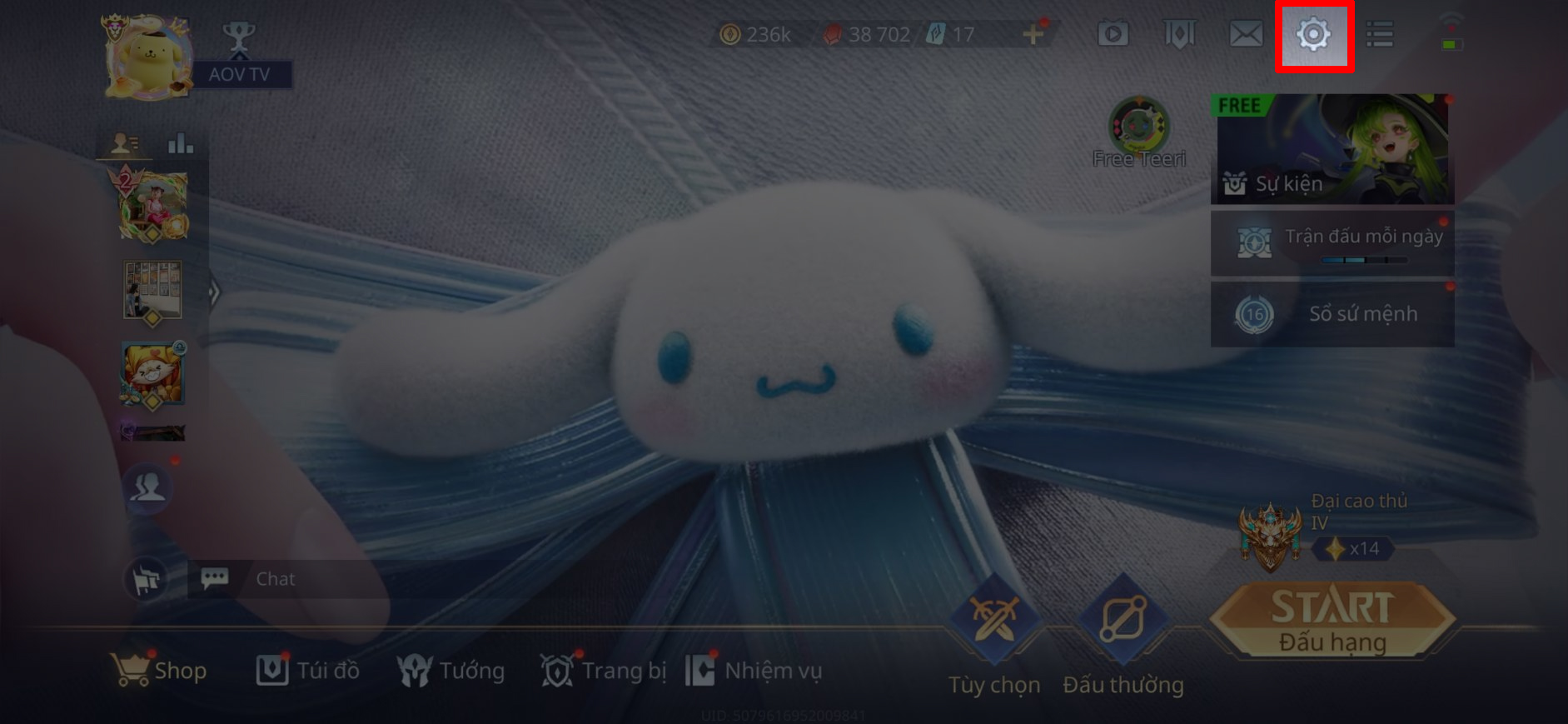The height and width of the screenshot is (724, 1568).
Task: Open the Tướng heroes menu
Action: pos(451,671)
